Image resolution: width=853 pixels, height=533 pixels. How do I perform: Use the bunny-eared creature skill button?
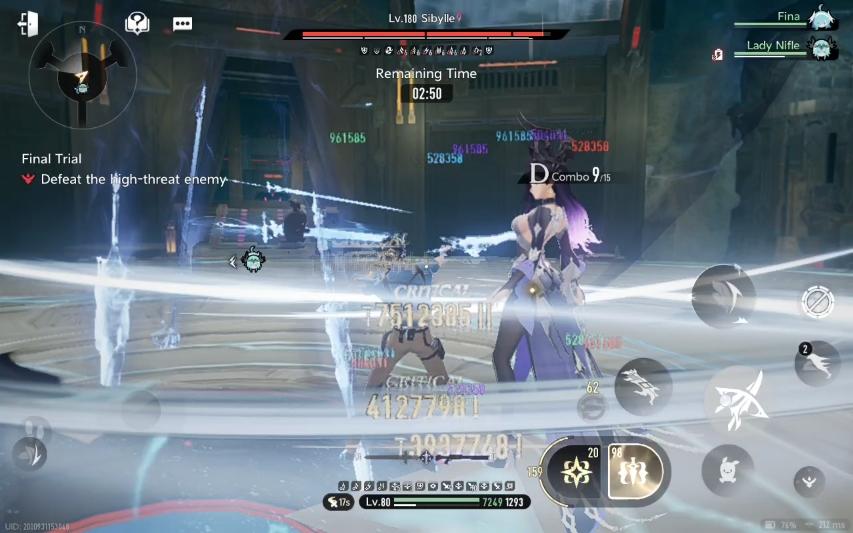(727, 470)
